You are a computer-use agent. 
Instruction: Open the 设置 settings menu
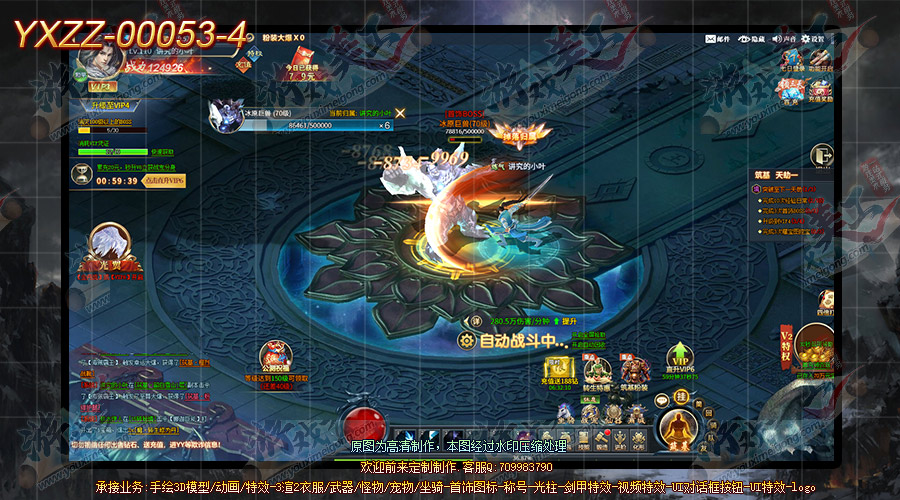pyautogui.click(x=812, y=39)
